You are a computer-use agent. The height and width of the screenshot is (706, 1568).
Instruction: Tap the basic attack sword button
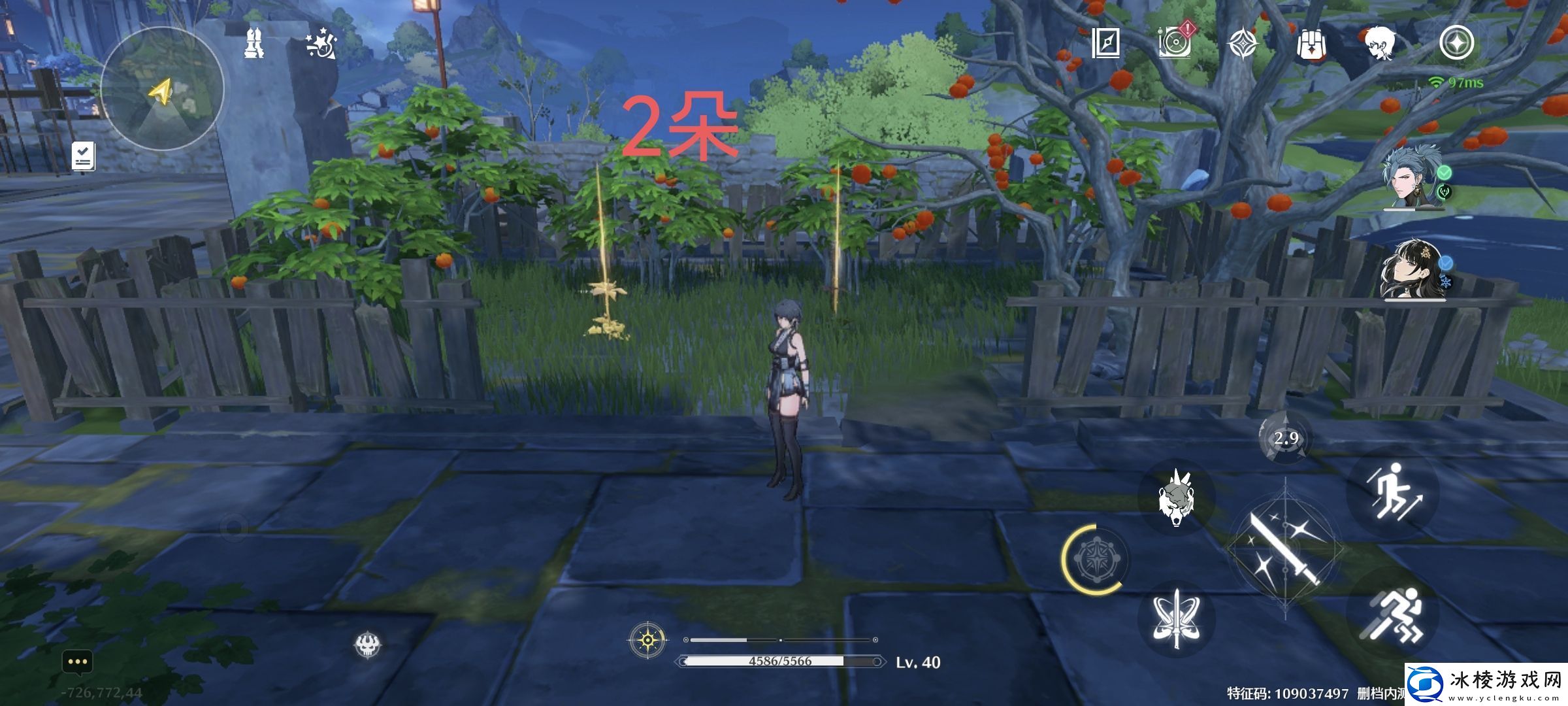click(x=1284, y=549)
